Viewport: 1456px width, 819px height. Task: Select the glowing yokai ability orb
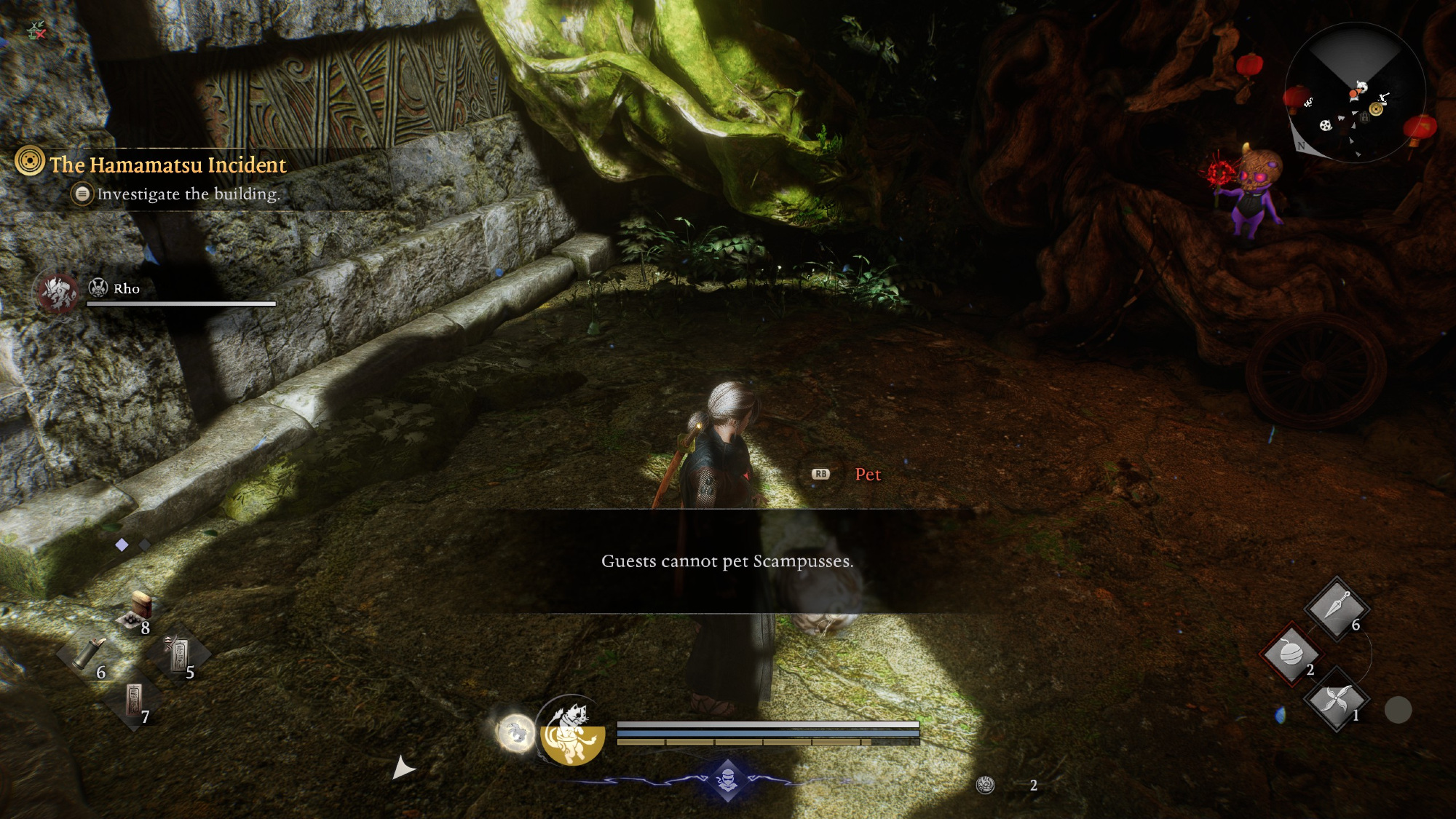point(516,732)
